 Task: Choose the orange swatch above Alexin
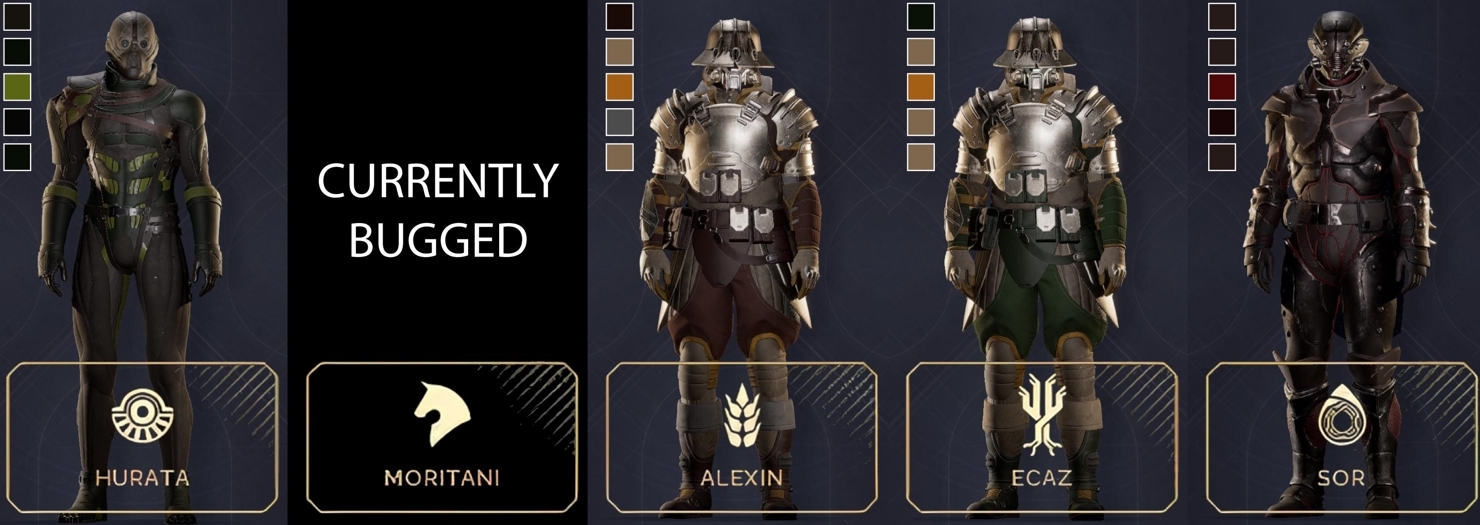click(619, 87)
